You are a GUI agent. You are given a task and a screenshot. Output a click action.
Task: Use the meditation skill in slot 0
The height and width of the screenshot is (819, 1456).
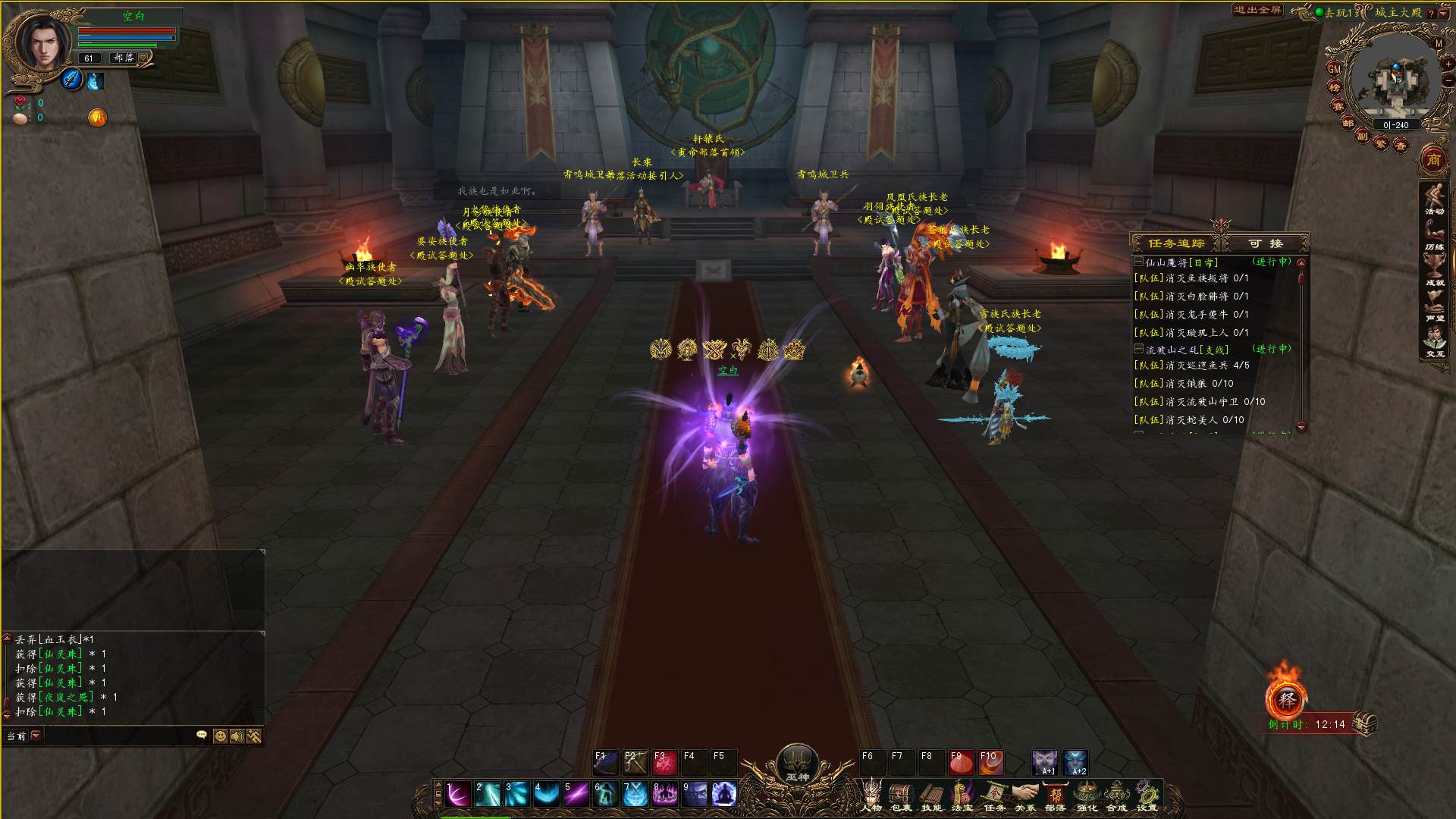[724, 795]
